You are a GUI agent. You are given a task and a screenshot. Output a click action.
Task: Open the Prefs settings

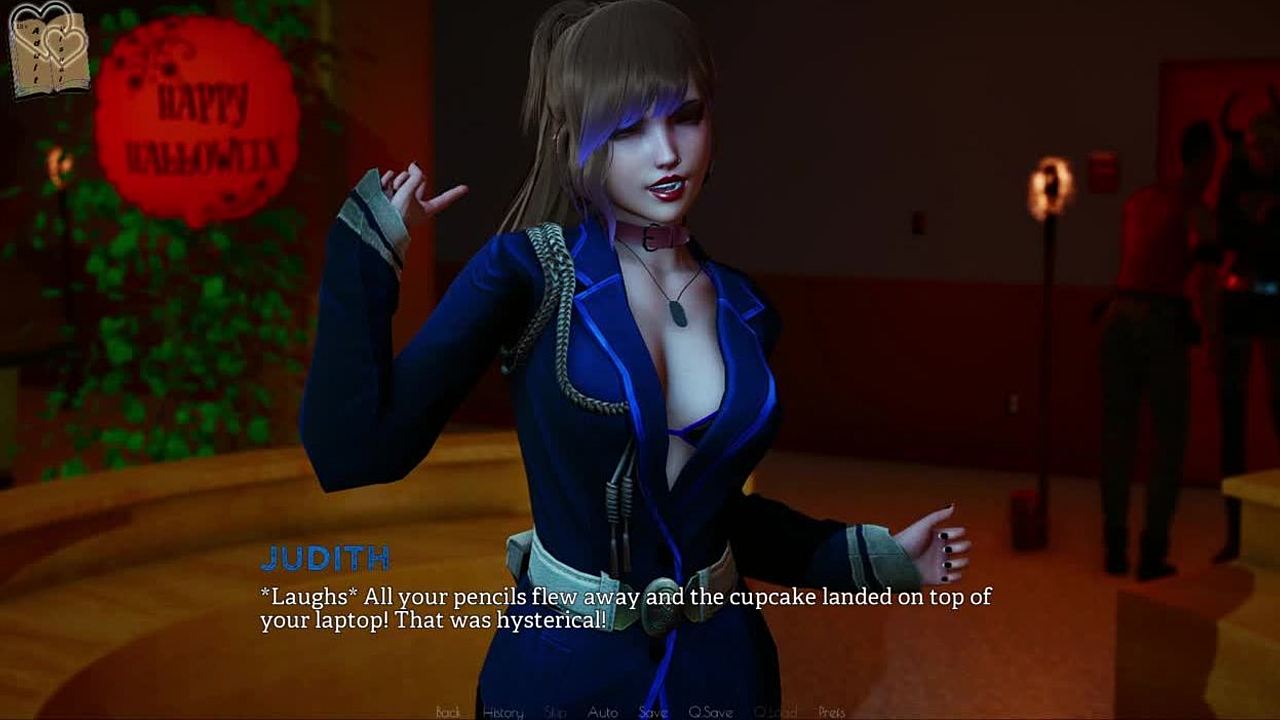(832, 712)
